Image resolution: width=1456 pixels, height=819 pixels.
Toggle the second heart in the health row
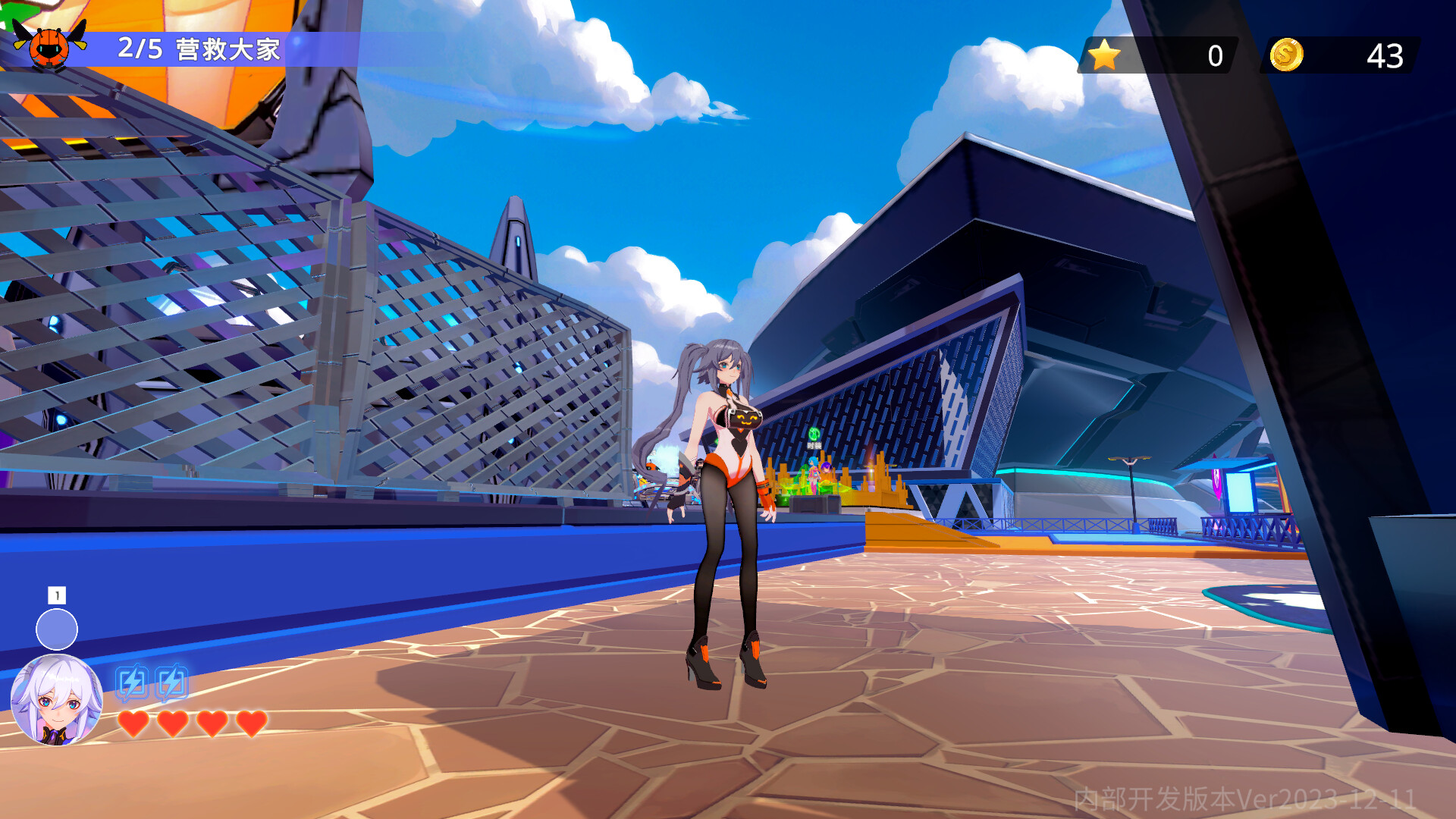coord(173,724)
